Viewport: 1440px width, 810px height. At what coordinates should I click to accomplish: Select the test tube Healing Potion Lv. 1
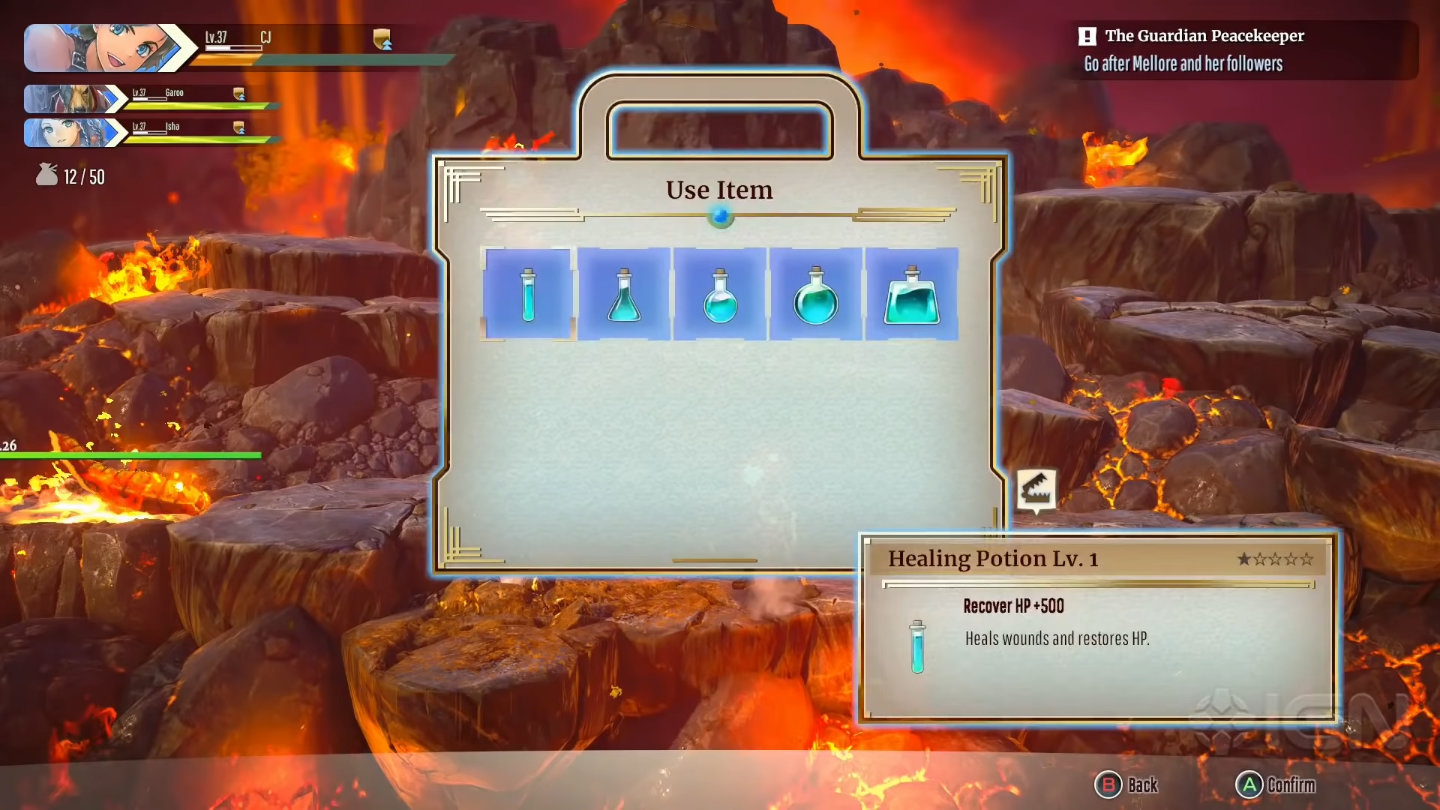pyautogui.click(x=528, y=294)
